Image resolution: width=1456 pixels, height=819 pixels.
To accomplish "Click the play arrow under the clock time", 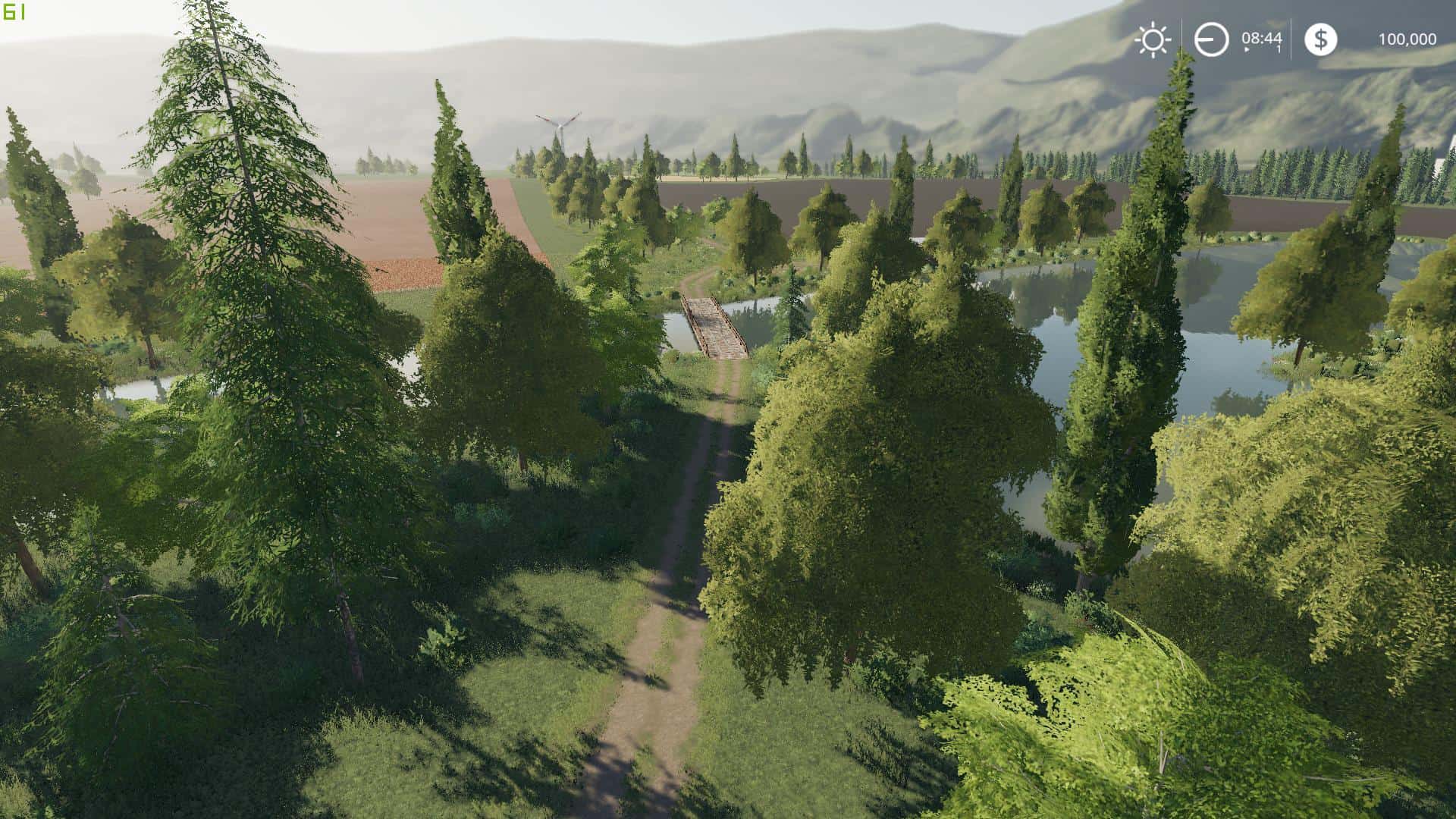I will pyautogui.click(x=1246, y=49).
